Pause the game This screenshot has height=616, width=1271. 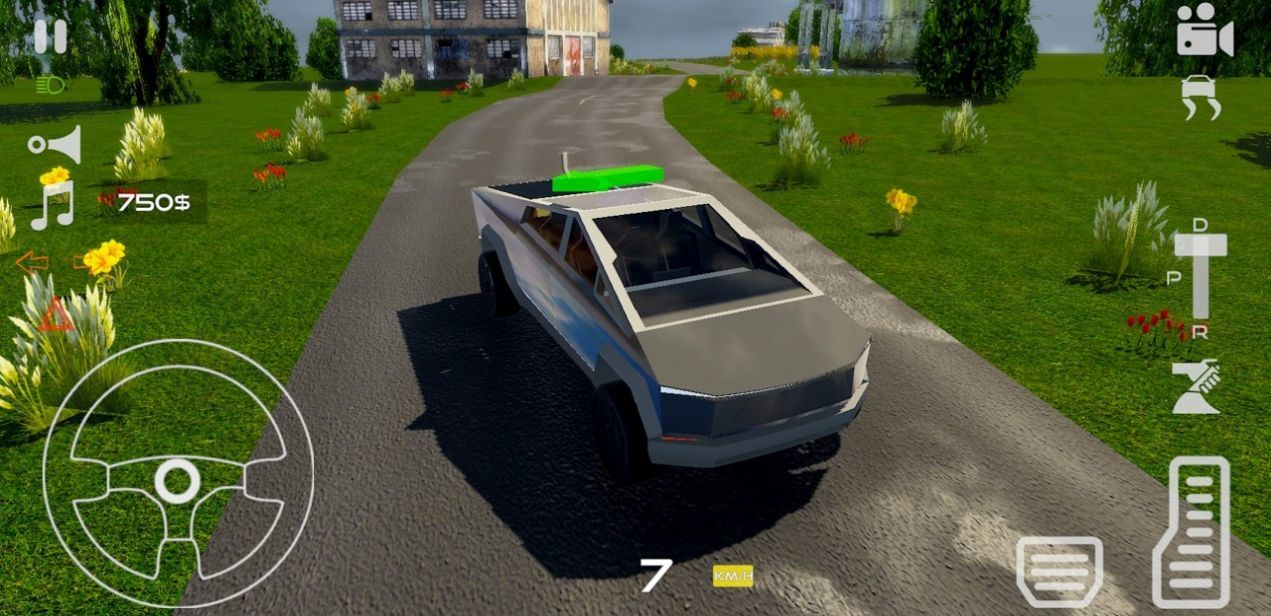pyautogui.click(x=50, y=37)
